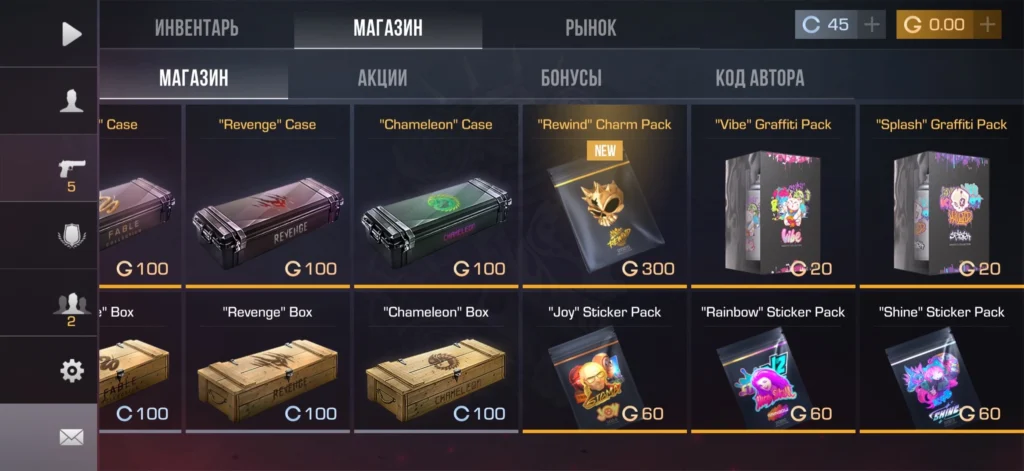Open the settings gear icon
This screenshot has width=1024, height=471.
71,370
